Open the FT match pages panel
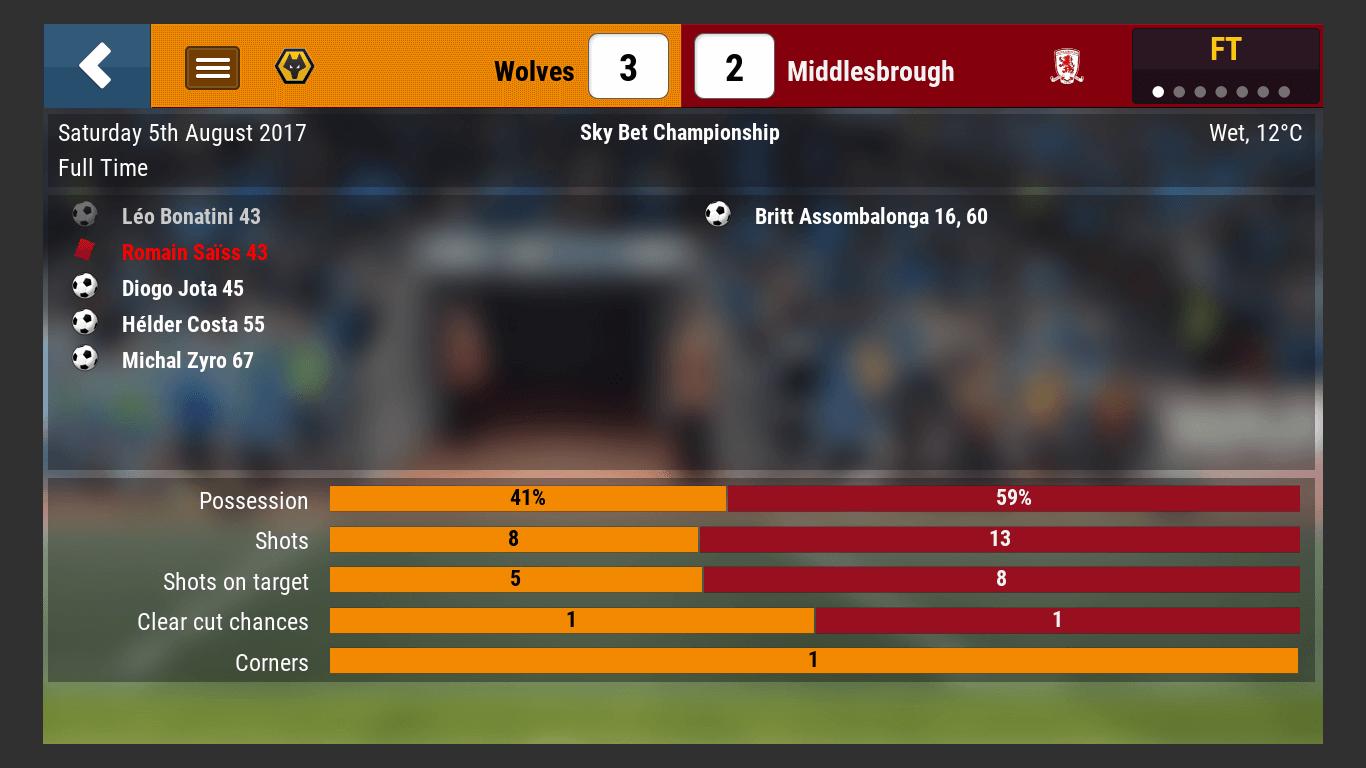The width and height of the screenshot is (1366, 768). tap(1225, 66)
